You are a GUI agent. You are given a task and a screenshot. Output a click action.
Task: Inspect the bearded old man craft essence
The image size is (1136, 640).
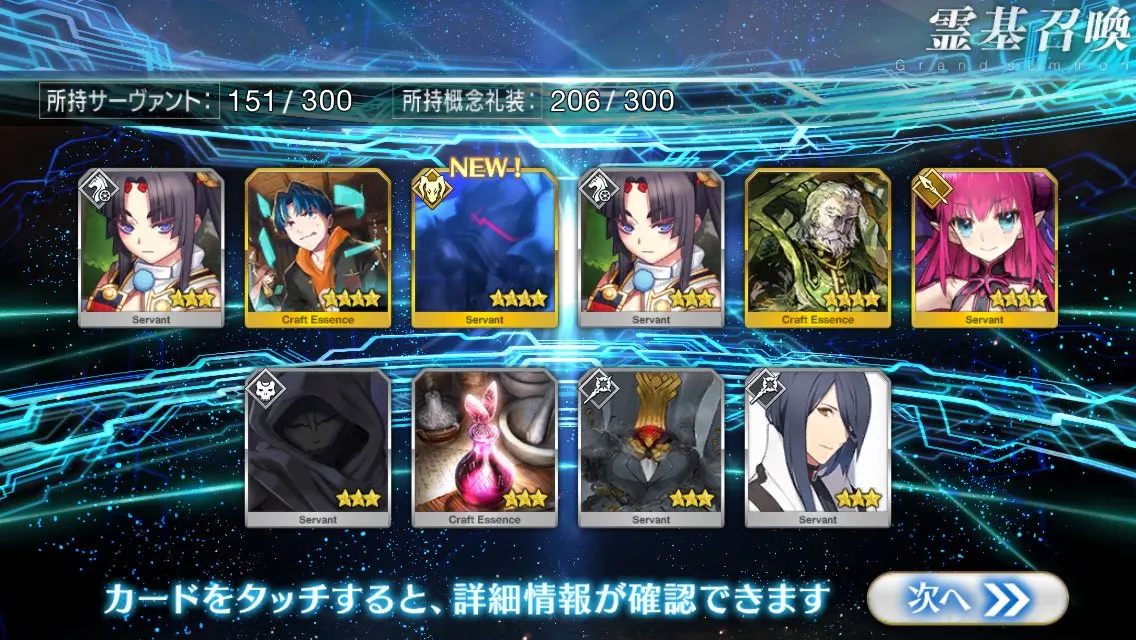tap(818, 248)
